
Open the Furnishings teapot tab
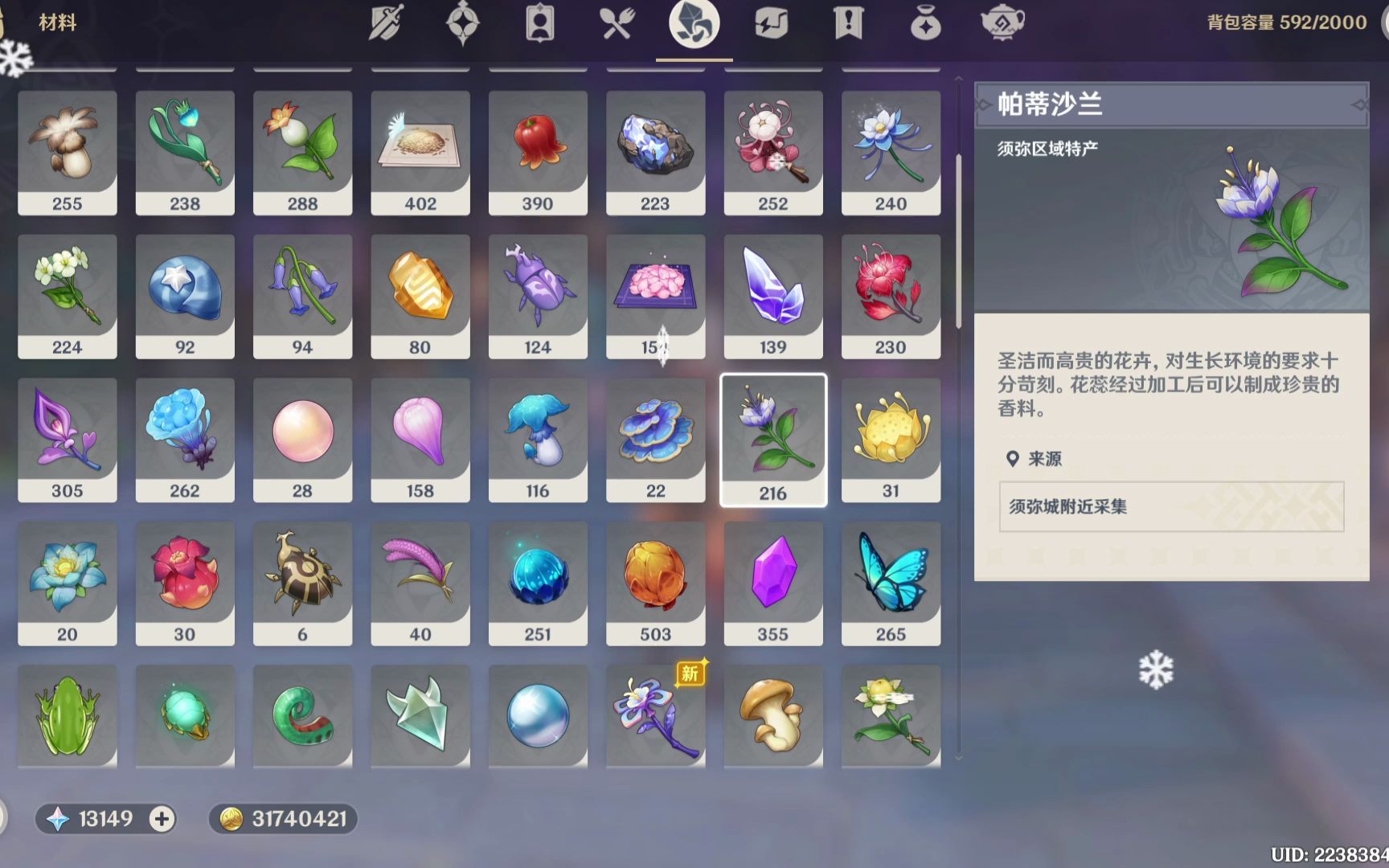point(1002,24)
